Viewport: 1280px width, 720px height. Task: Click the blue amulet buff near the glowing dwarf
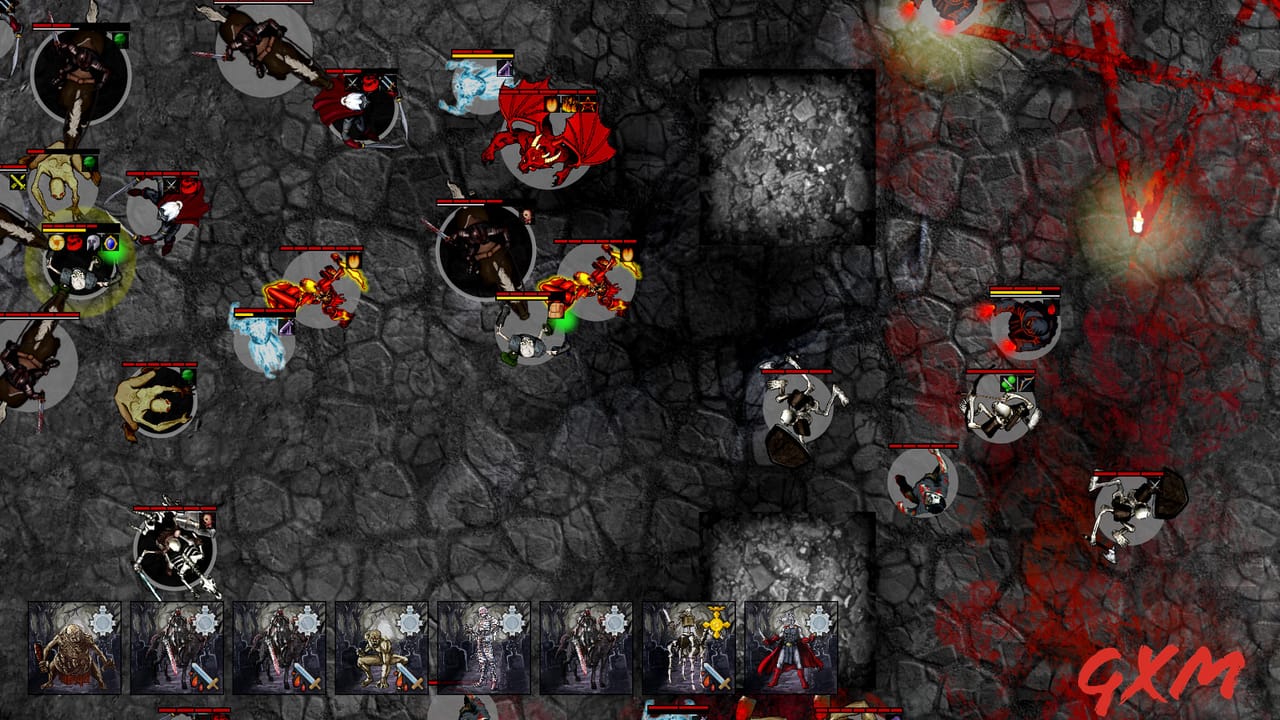pyautogui.click(x=110, y=244)
